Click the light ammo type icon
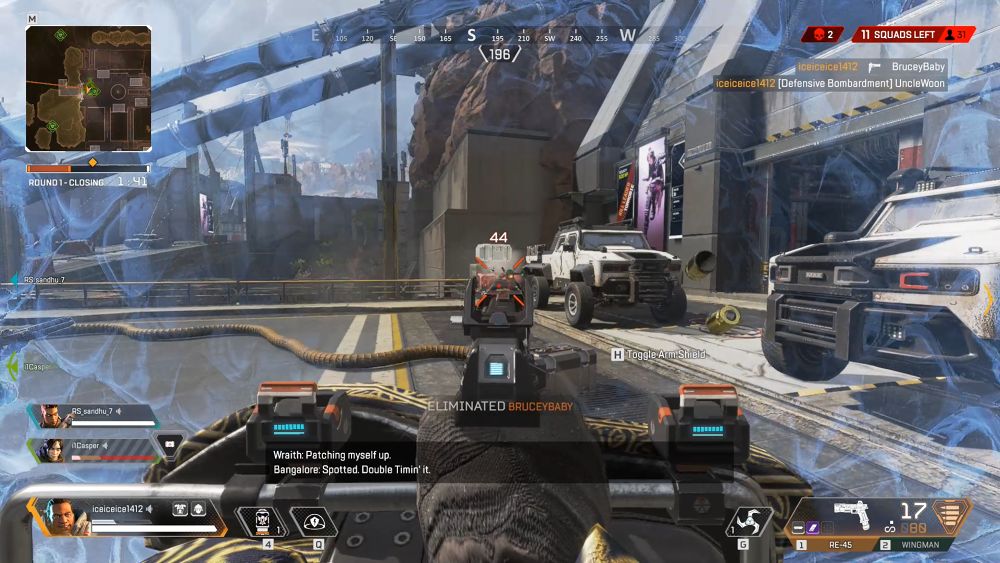The width and height of the screenshot is (1000, 563). coord(952,515)
